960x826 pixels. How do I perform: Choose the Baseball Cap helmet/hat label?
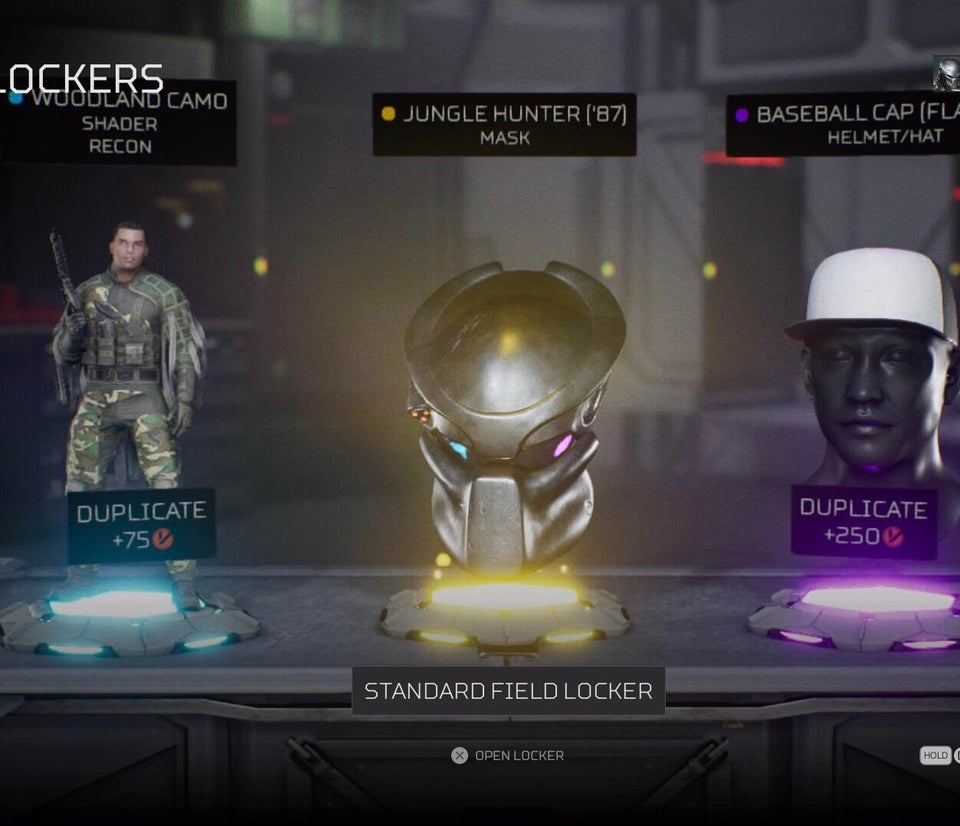(842, 125)
